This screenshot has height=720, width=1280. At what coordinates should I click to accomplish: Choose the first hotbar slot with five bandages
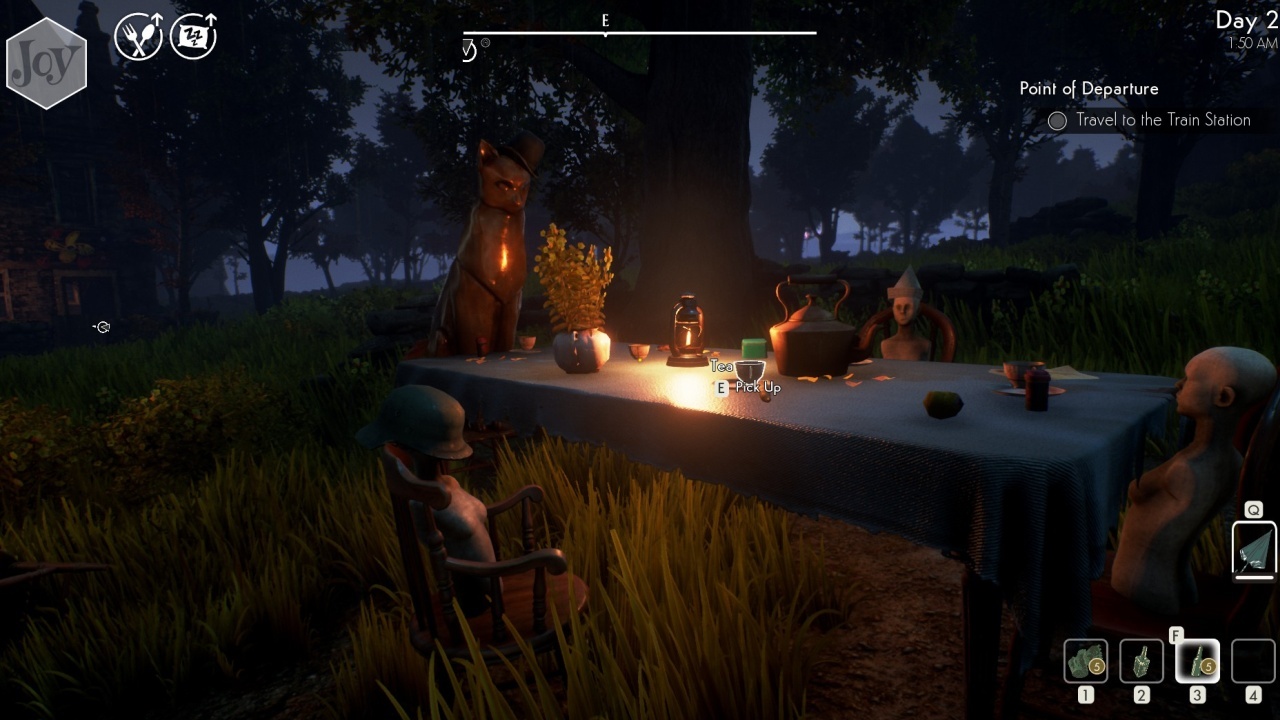pyautogui.click(x=1085, y=661)
